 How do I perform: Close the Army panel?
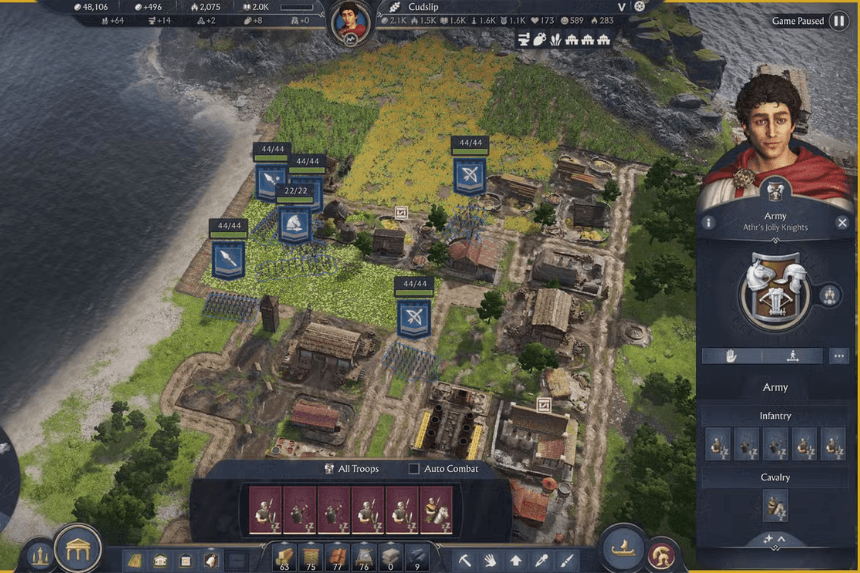point(843,223)
